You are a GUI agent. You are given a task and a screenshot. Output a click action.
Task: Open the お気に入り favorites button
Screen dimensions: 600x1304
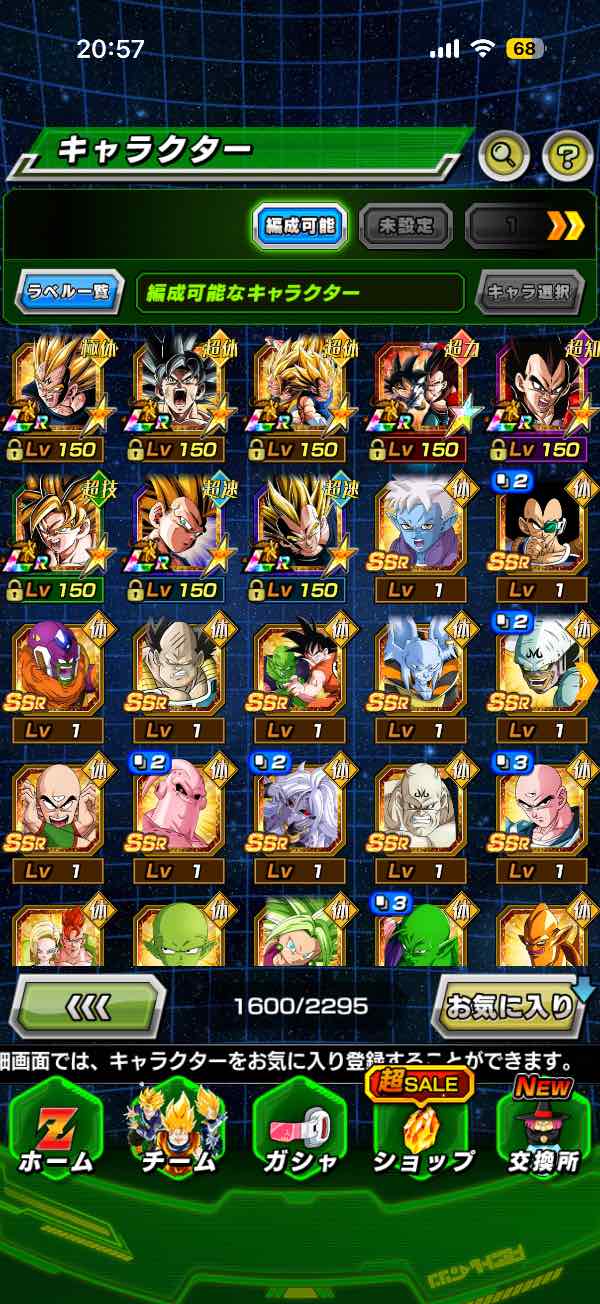point(510,1005)
